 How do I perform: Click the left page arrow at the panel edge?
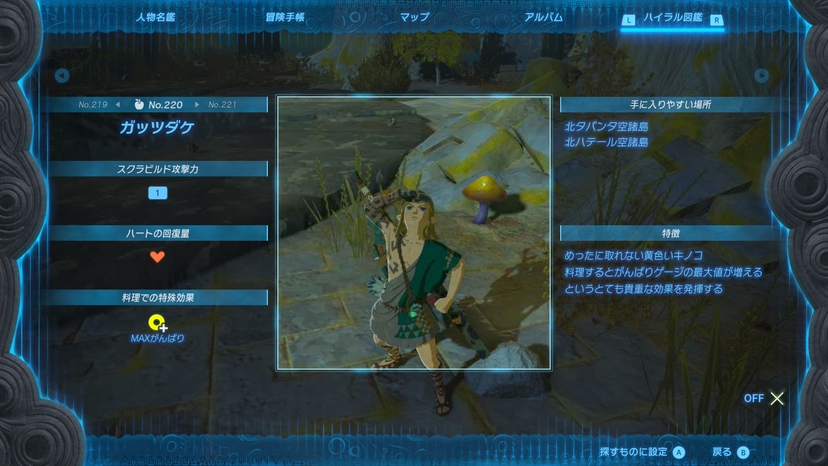click(x=62, y=76)
